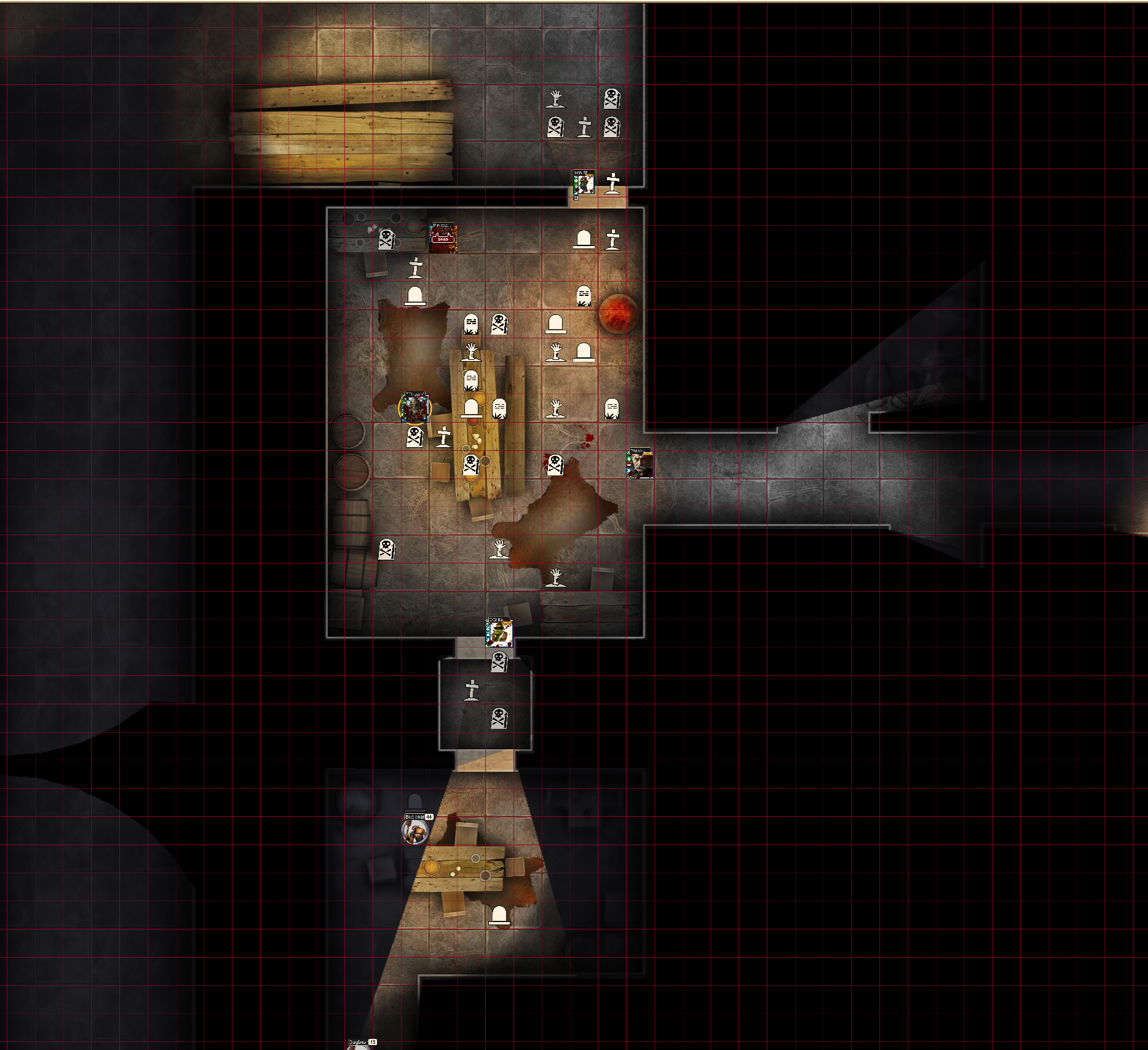Click the DEAD status bubble on the Princess token
This screenshot has width=1148, height=1050.
[x=443, y=239]
